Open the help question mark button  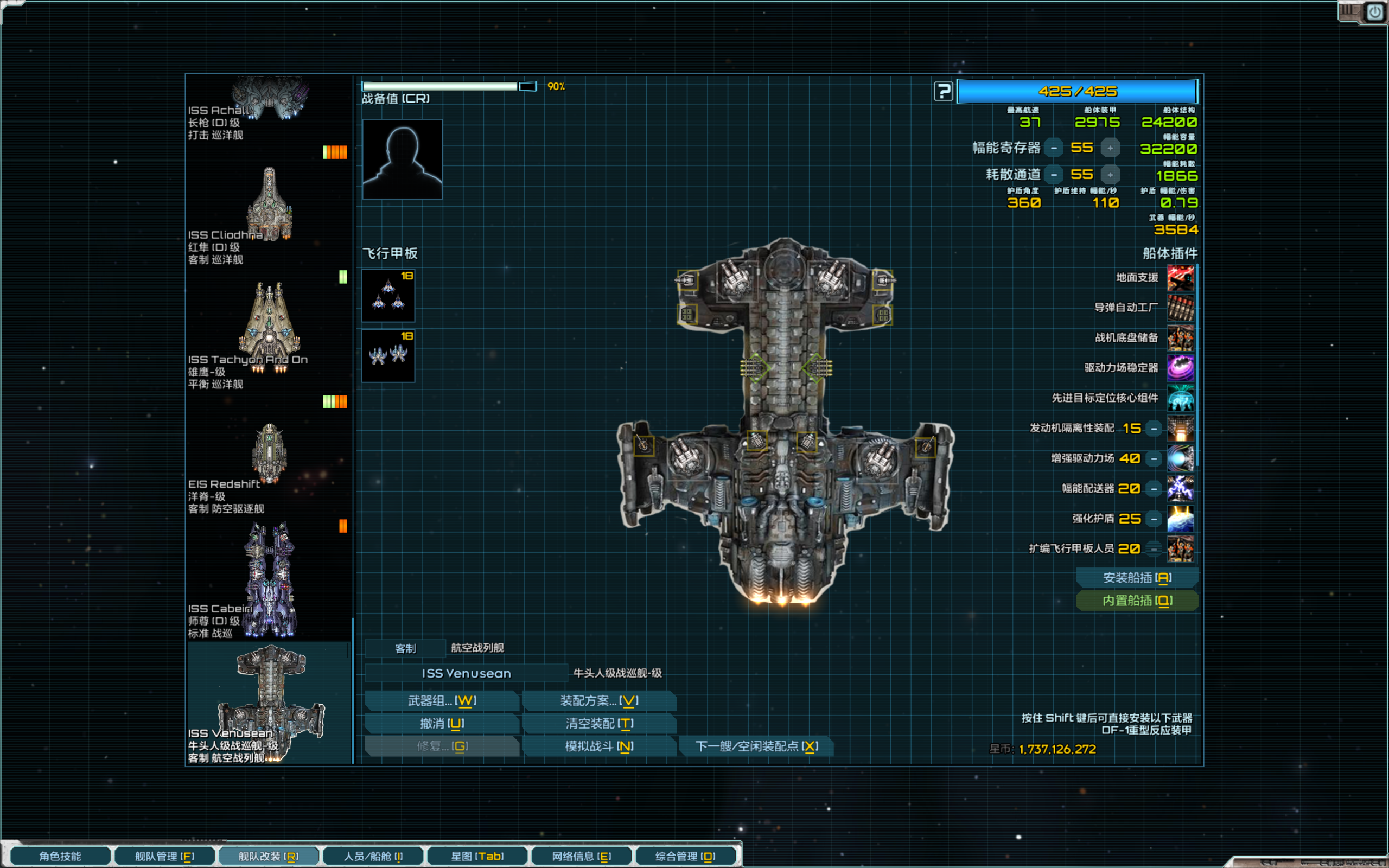point(943,91)
